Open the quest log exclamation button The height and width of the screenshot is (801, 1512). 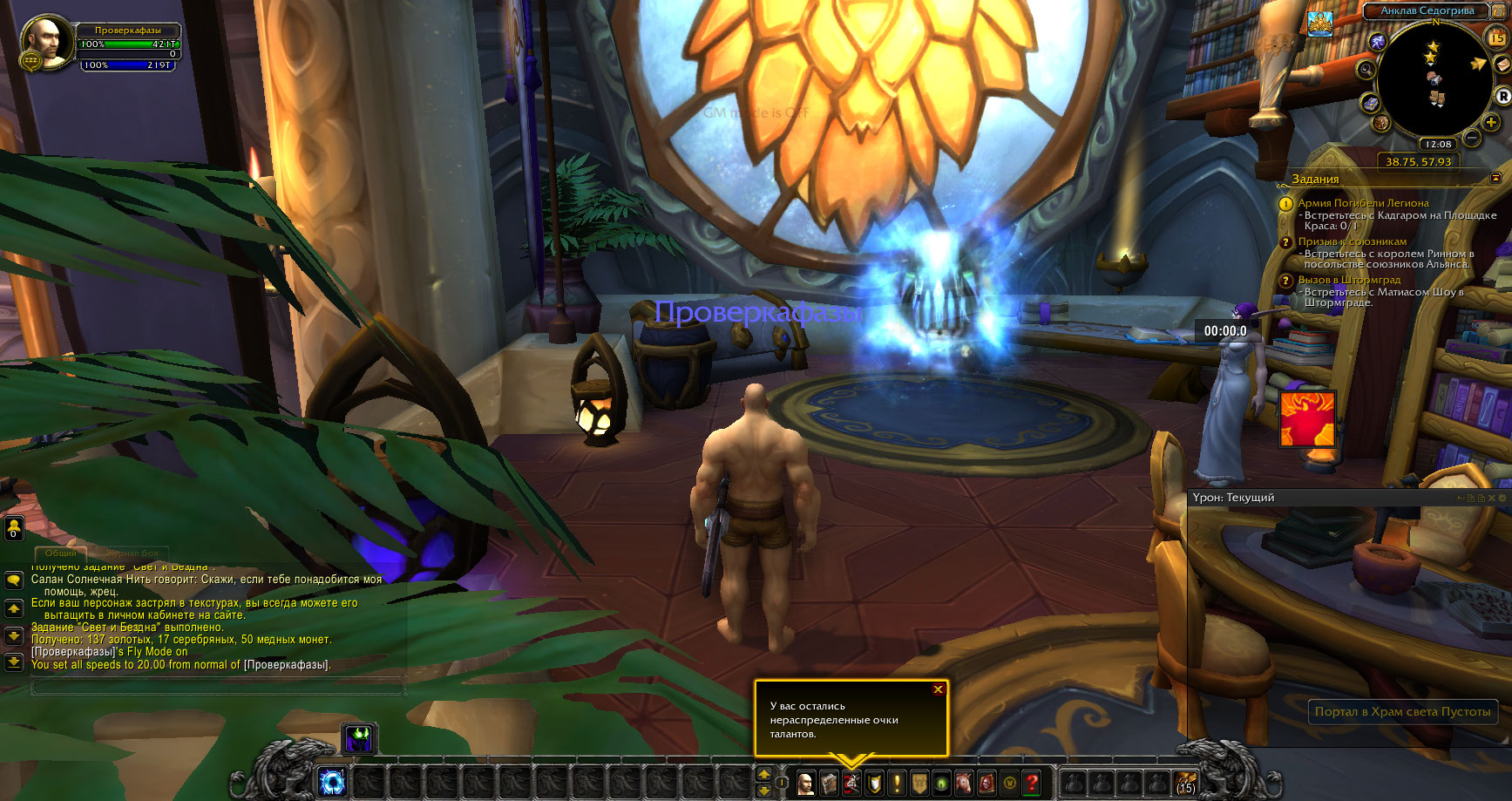click(897, 783)
